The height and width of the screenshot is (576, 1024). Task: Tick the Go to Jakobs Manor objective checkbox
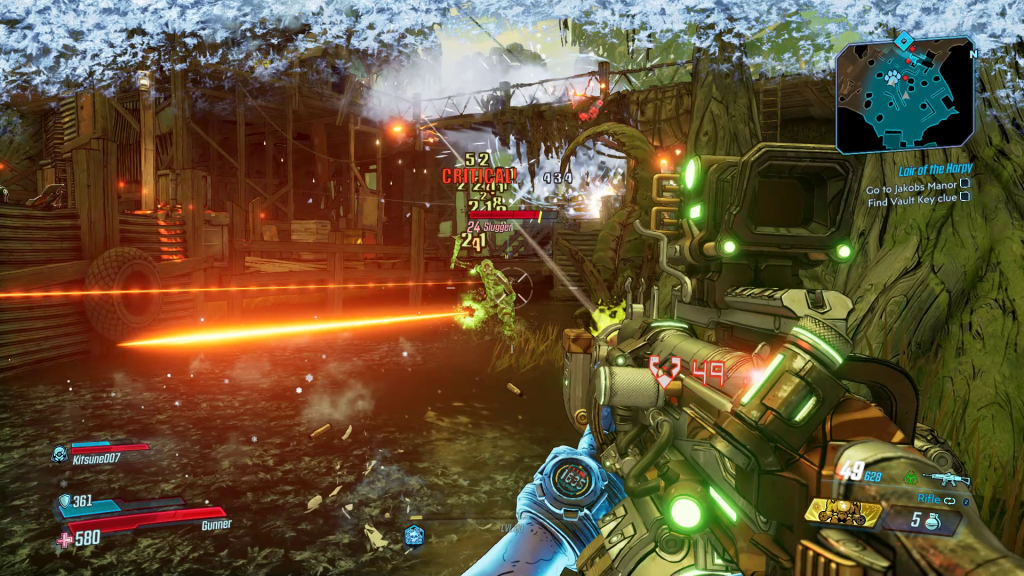tap(965, 184)
